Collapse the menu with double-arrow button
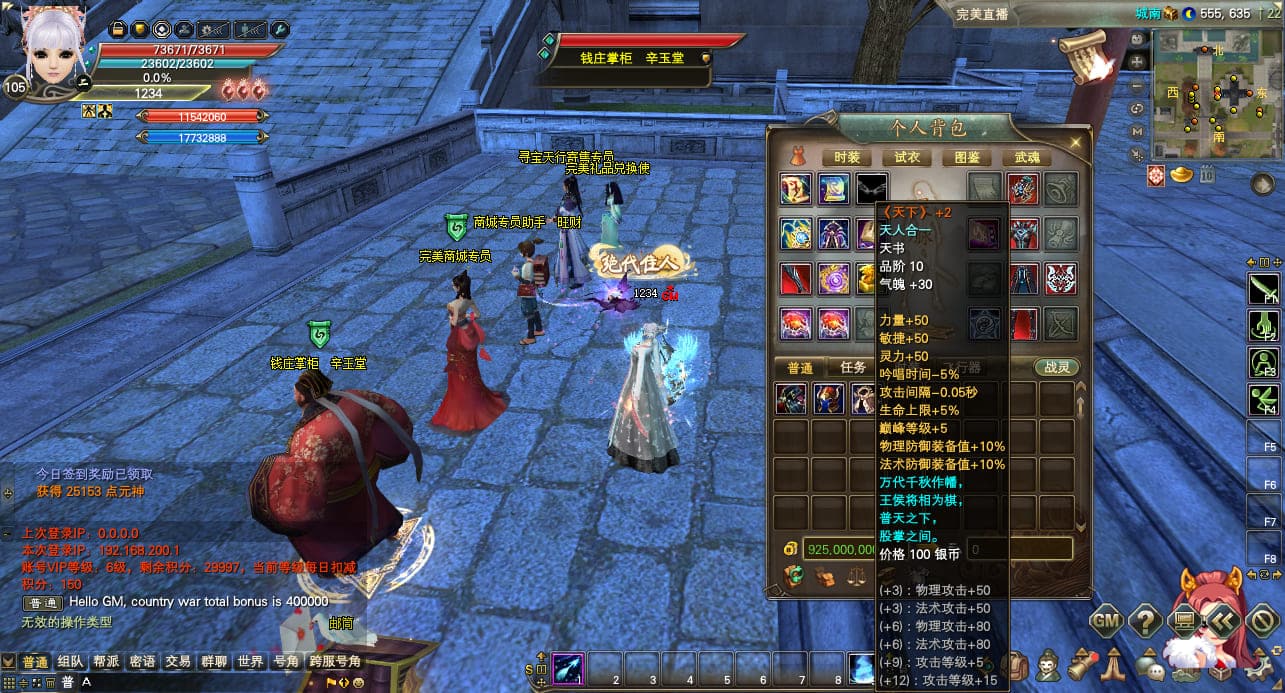This screenshot has height=693, width=1285. tap(1223, 621)
